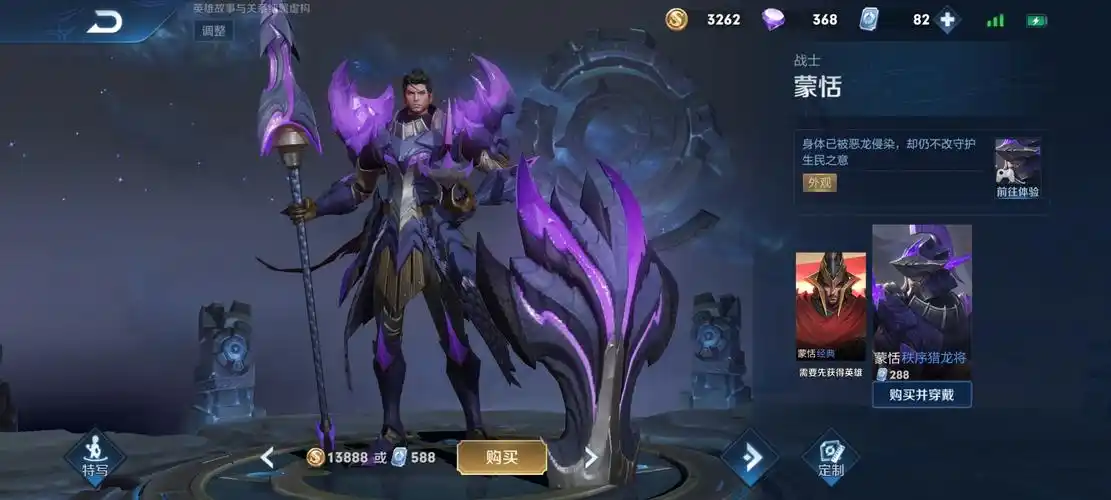Add more coupons with the plus button
The image size is (1111, 500).
coord(946,20)
